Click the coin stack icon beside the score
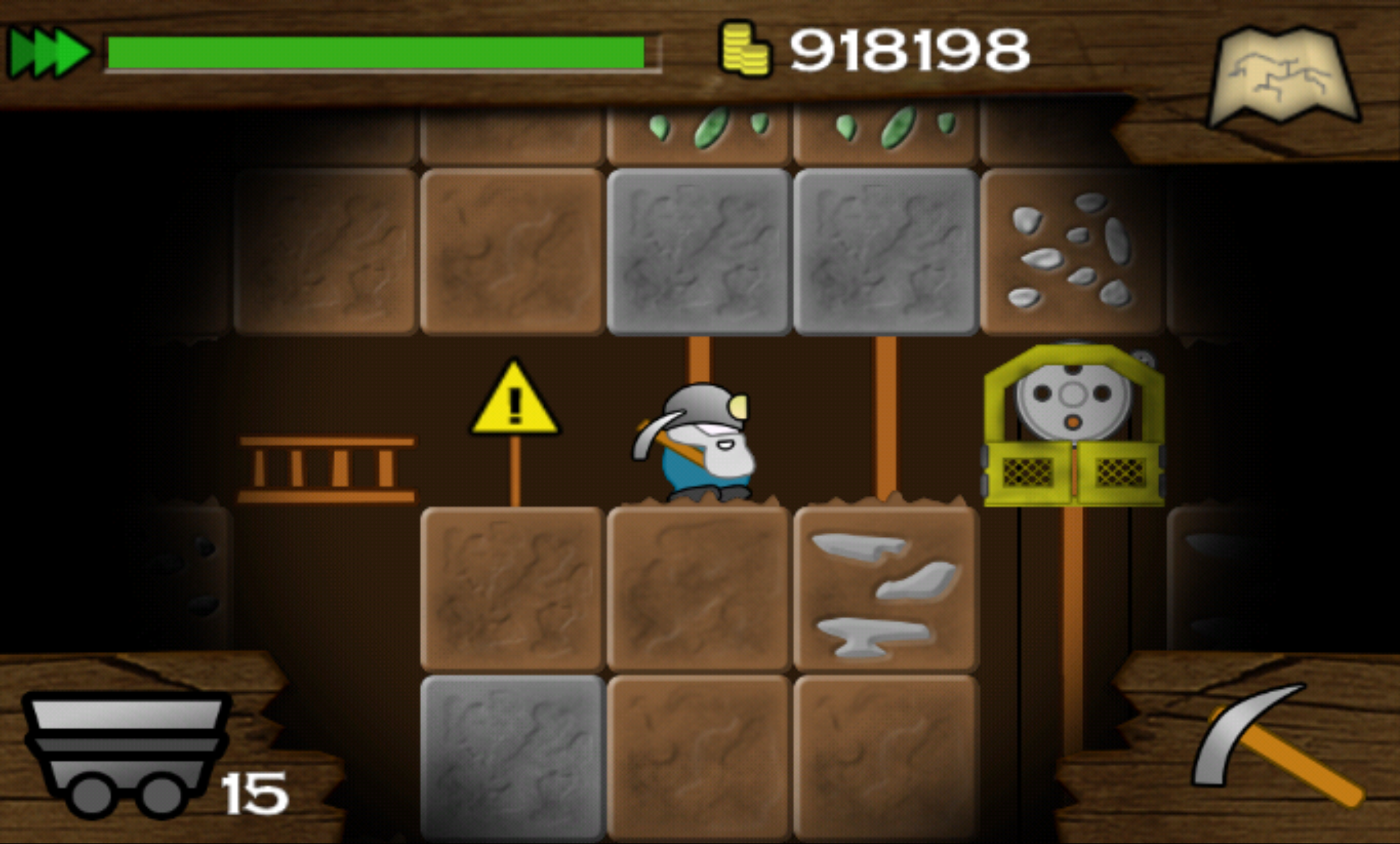The height and width of the screenshot is (844, 1400). point(747,50)
